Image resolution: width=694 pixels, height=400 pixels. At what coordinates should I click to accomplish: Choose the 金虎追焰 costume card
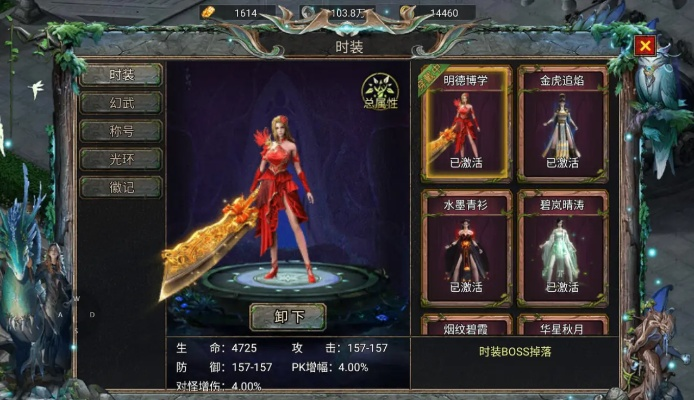(x=564, y=123)
